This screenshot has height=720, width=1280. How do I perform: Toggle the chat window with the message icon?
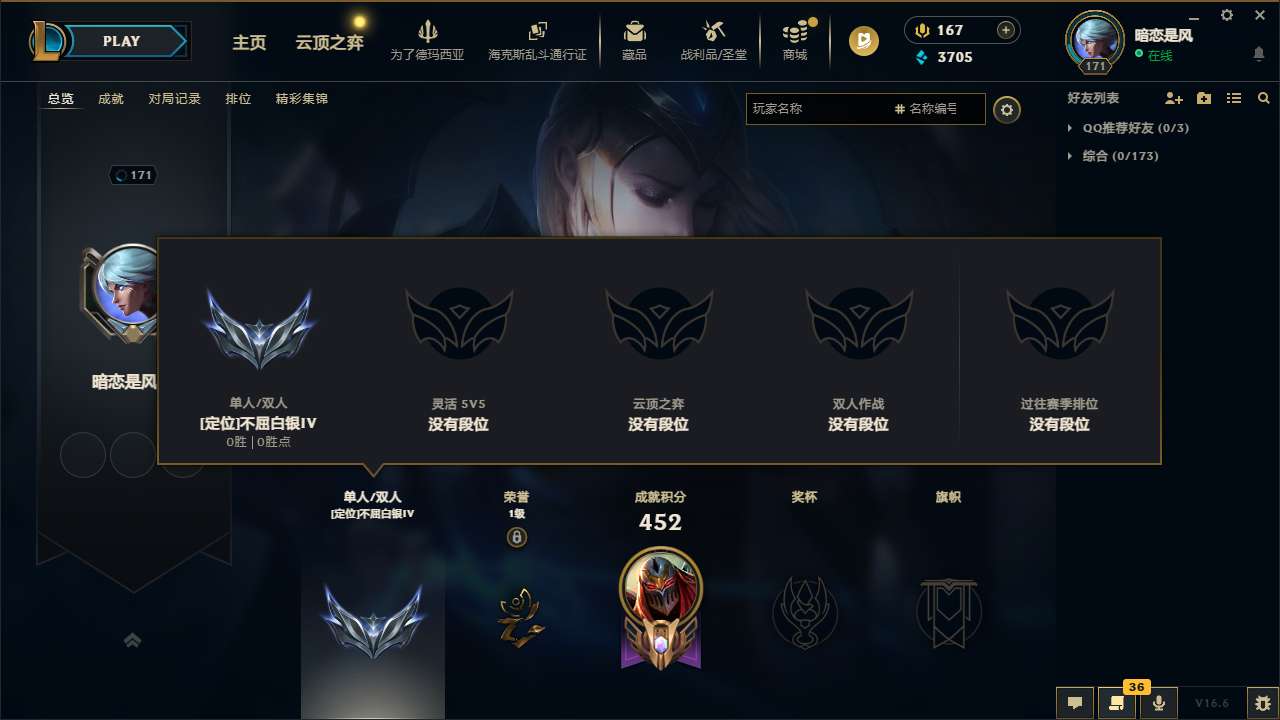[1074, 703]
